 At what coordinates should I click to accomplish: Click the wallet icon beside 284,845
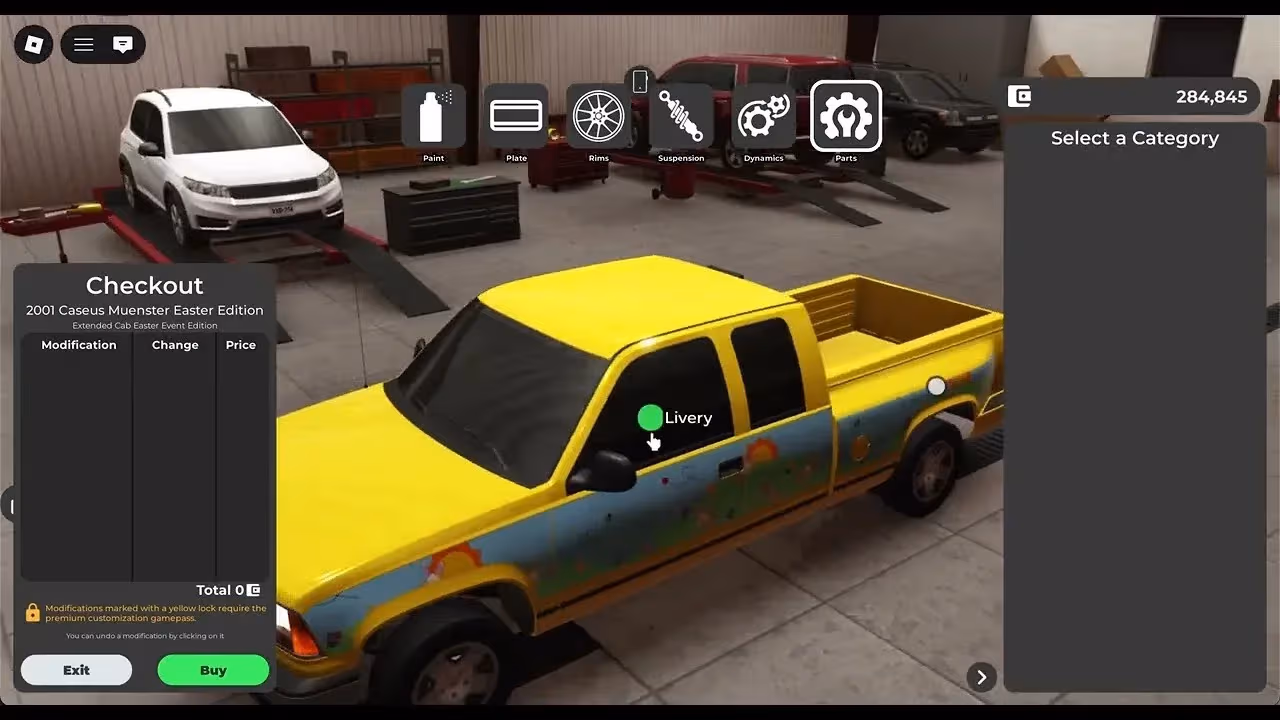(1019, 96)
